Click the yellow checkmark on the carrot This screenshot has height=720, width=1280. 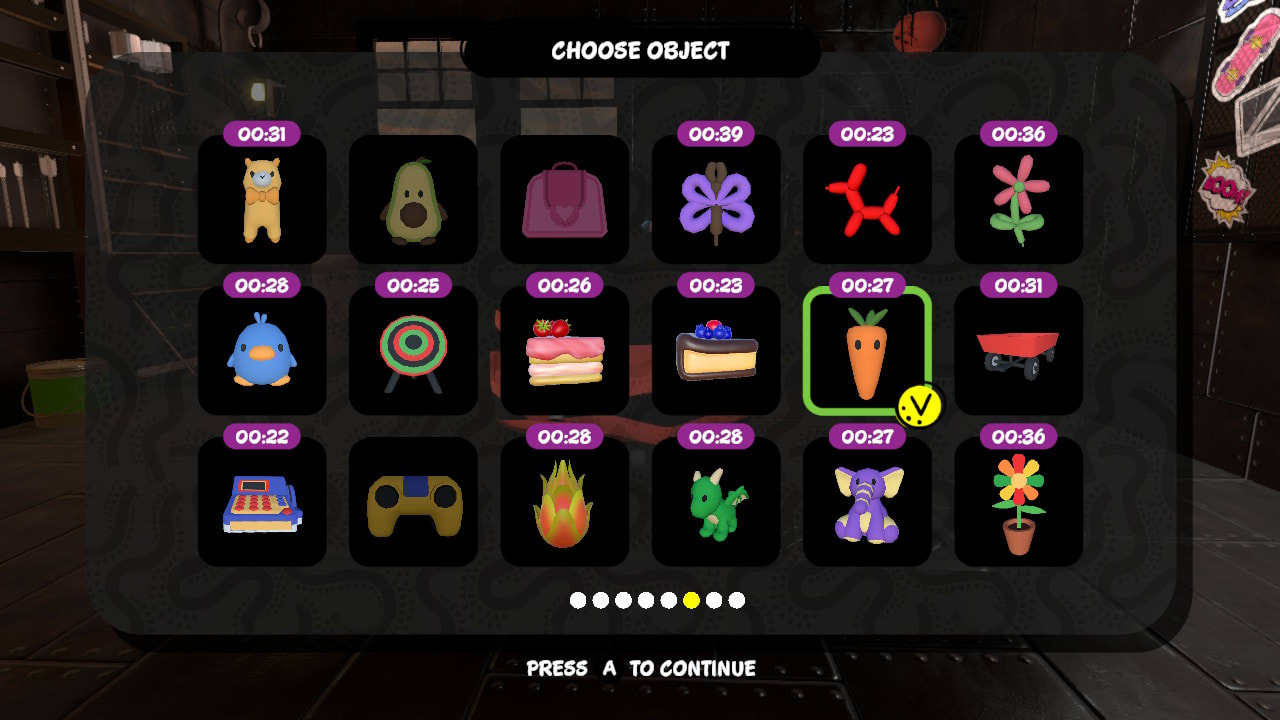(921, 403)
